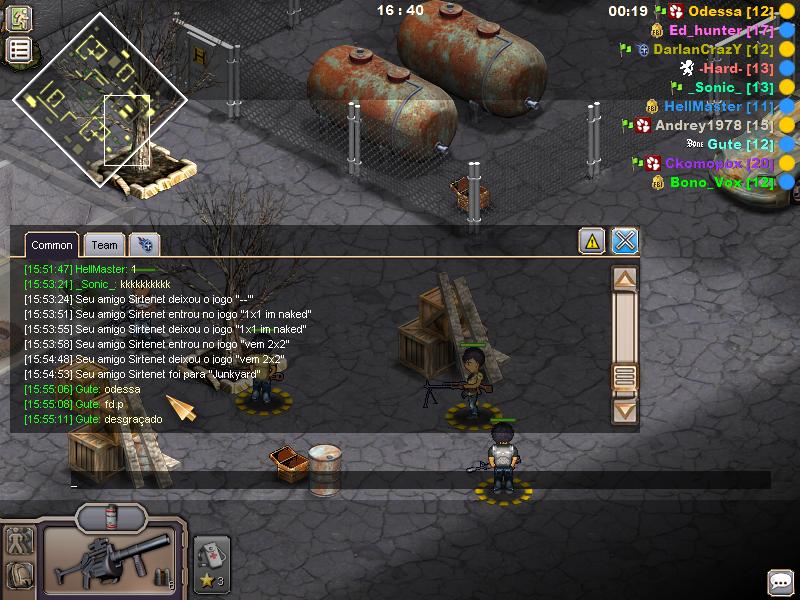Switch to the Team chat tab
The image size is (800, 600).
coord(104,245)
